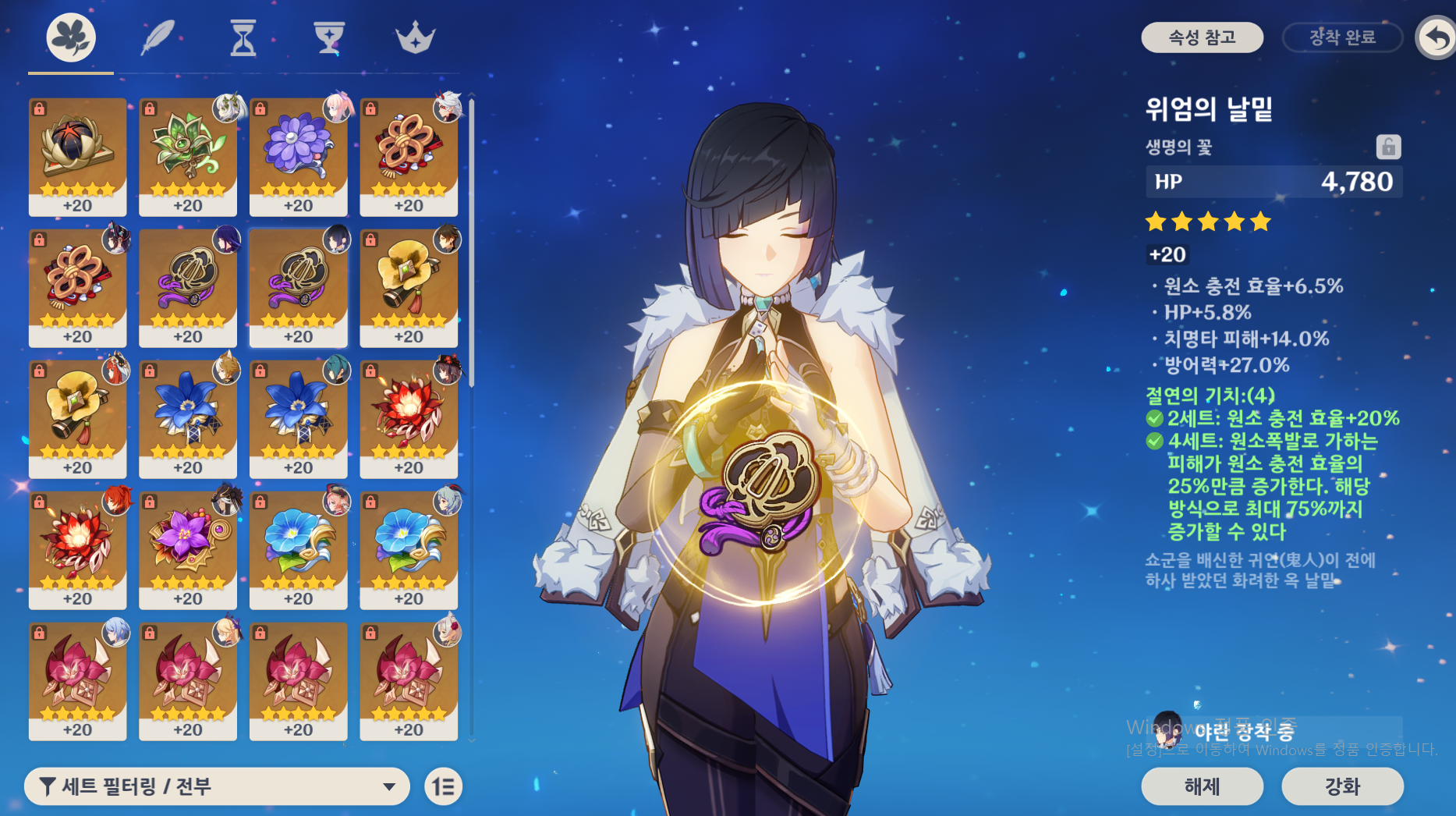Select the black and gold lotus artifact
The image size is (1456, 816).
click(x=77, y=156)
